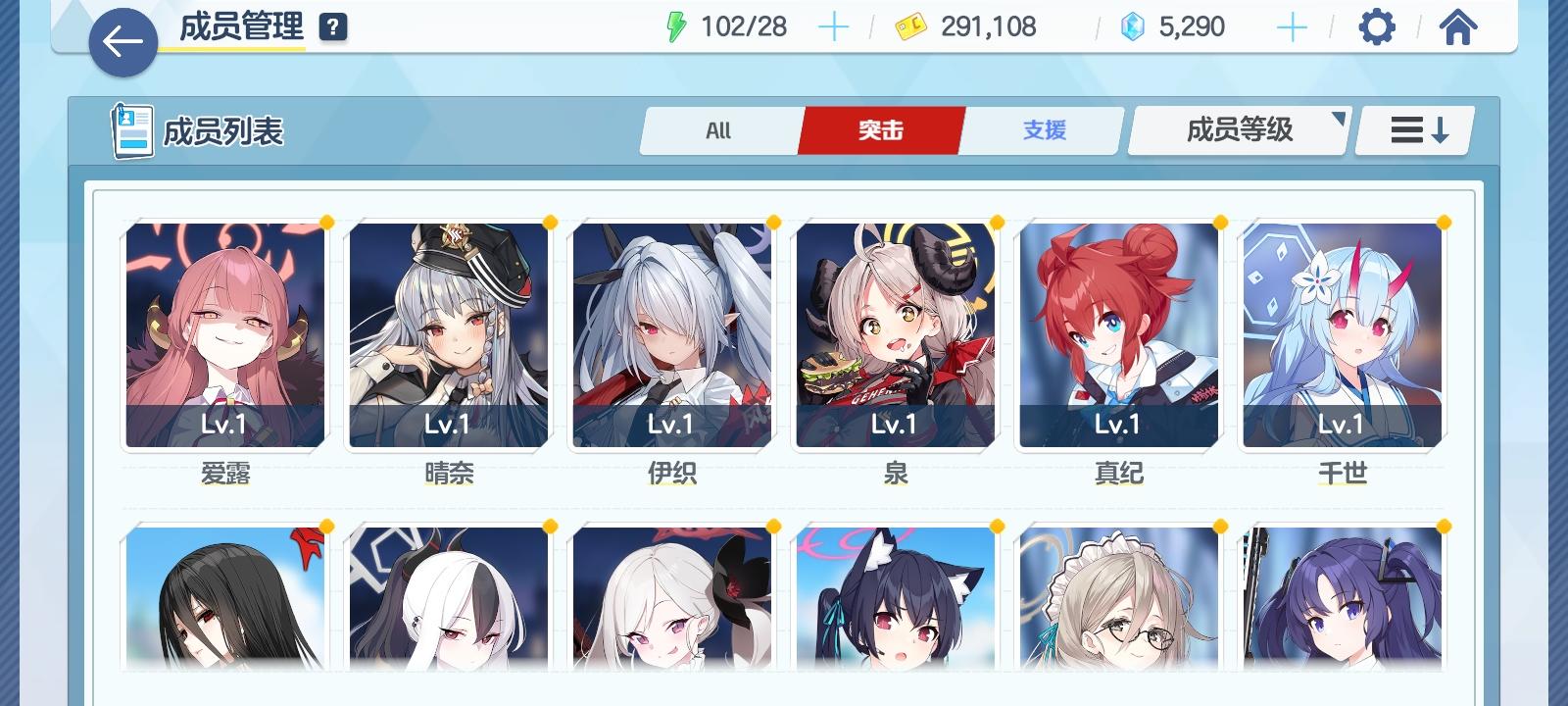Select the character 爱露
The height and width of the screenshot is (706, 1568).
coord(224,333)
